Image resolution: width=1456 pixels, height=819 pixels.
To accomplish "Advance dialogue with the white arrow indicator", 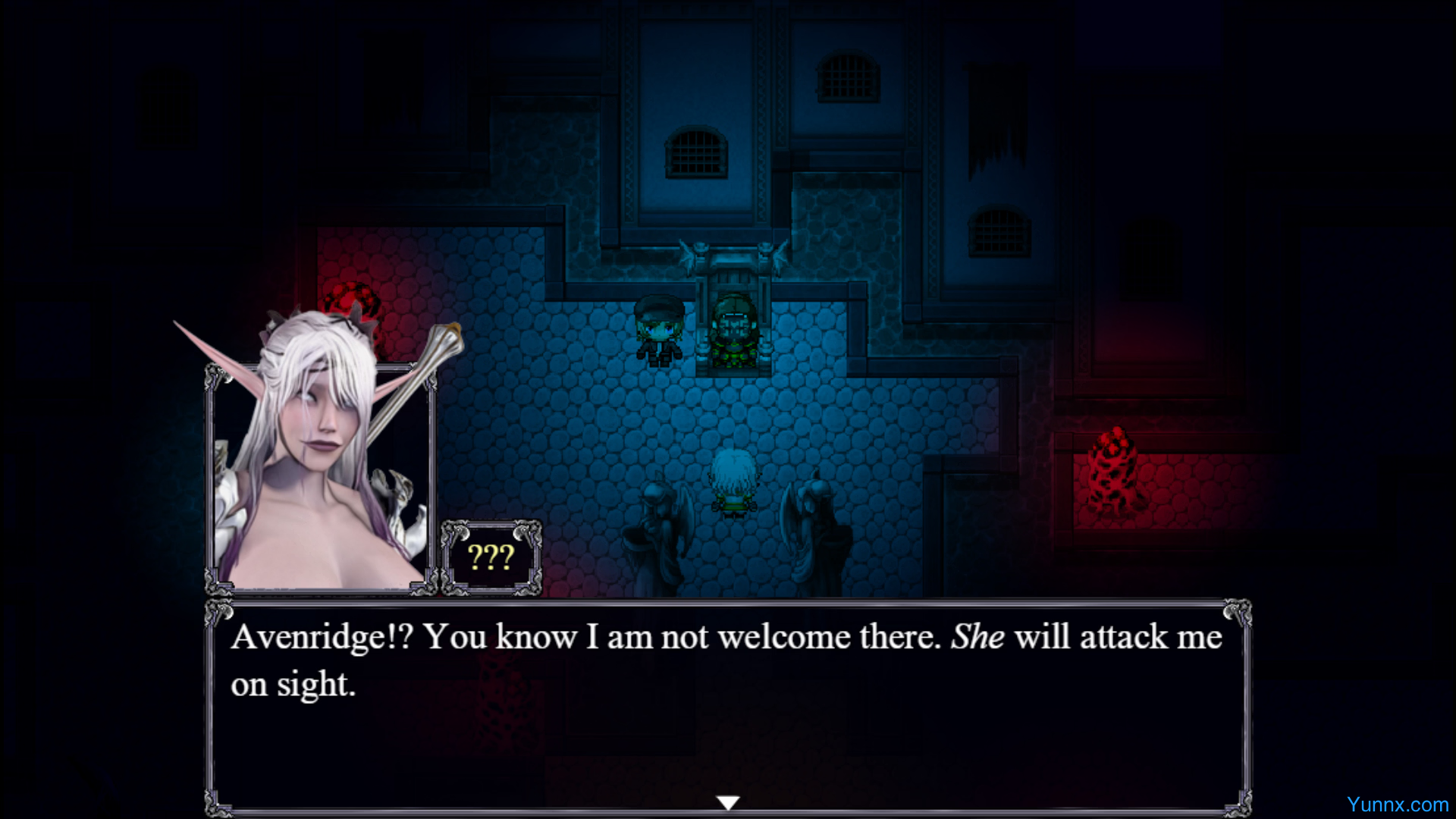I will point(728,802).
